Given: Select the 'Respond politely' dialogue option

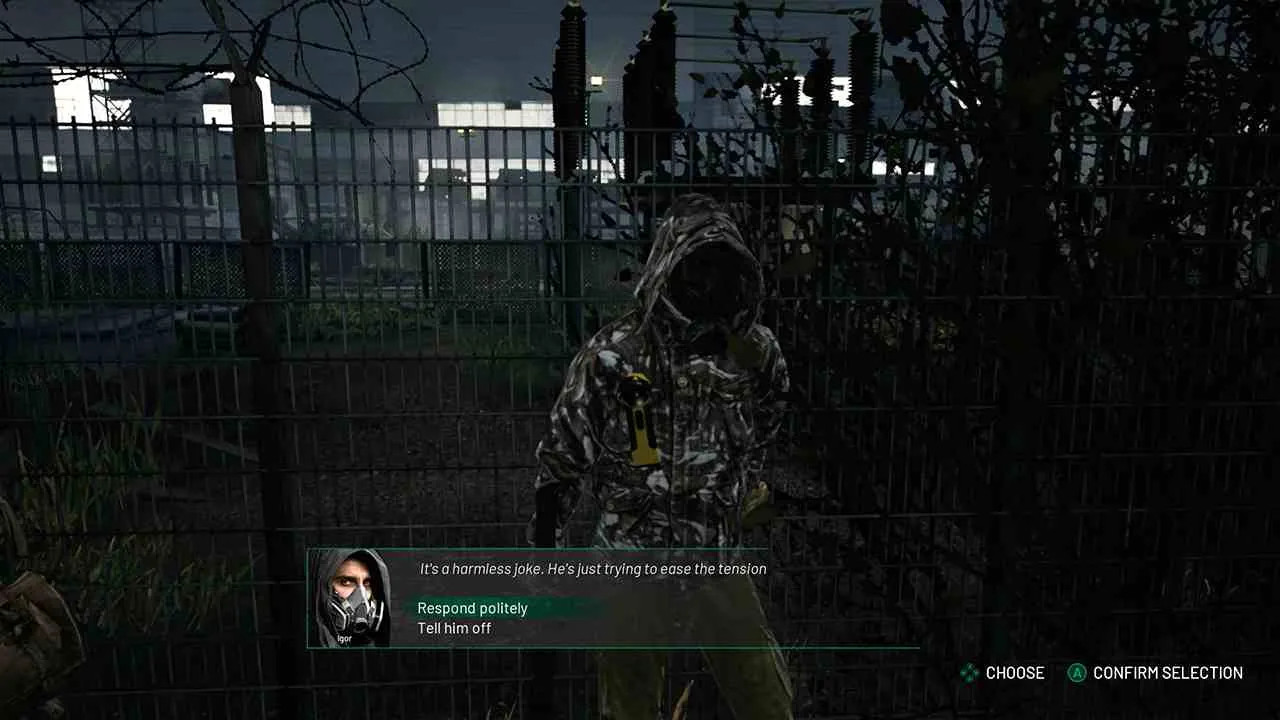Looking at the screenshot, I should point(472,608).
